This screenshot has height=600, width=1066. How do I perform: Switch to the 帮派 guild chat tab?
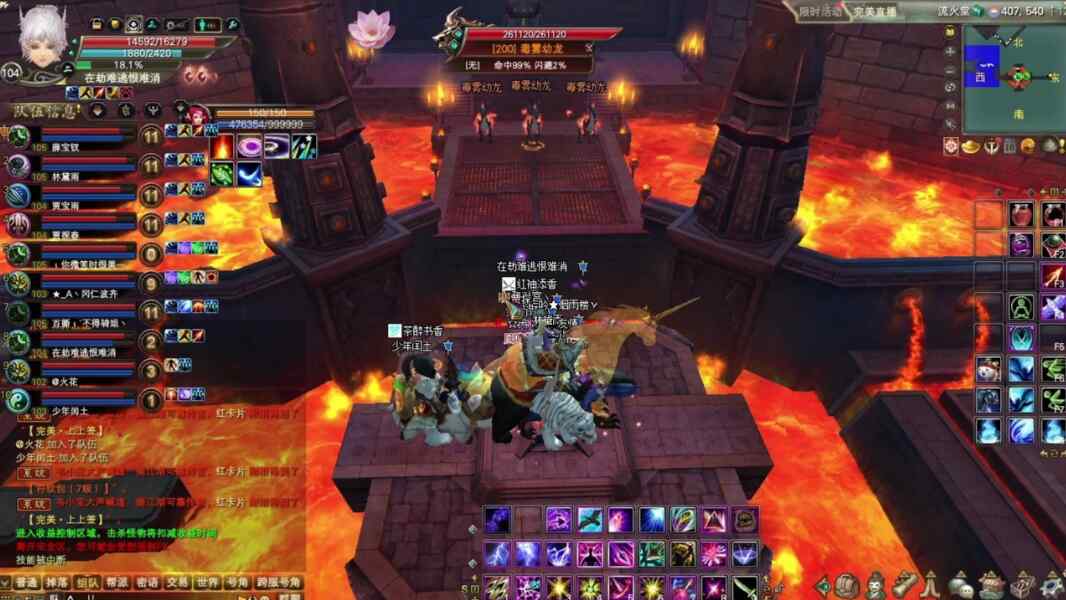pyautogui.click(x=117, y=582)
